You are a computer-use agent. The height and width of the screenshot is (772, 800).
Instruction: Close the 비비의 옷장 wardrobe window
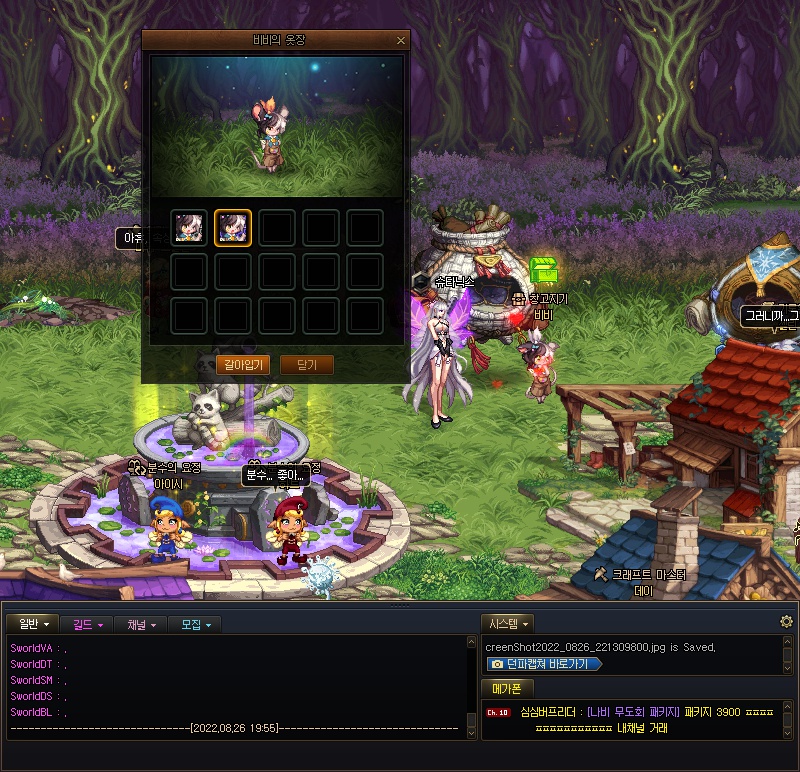click(x=401, y=41)
